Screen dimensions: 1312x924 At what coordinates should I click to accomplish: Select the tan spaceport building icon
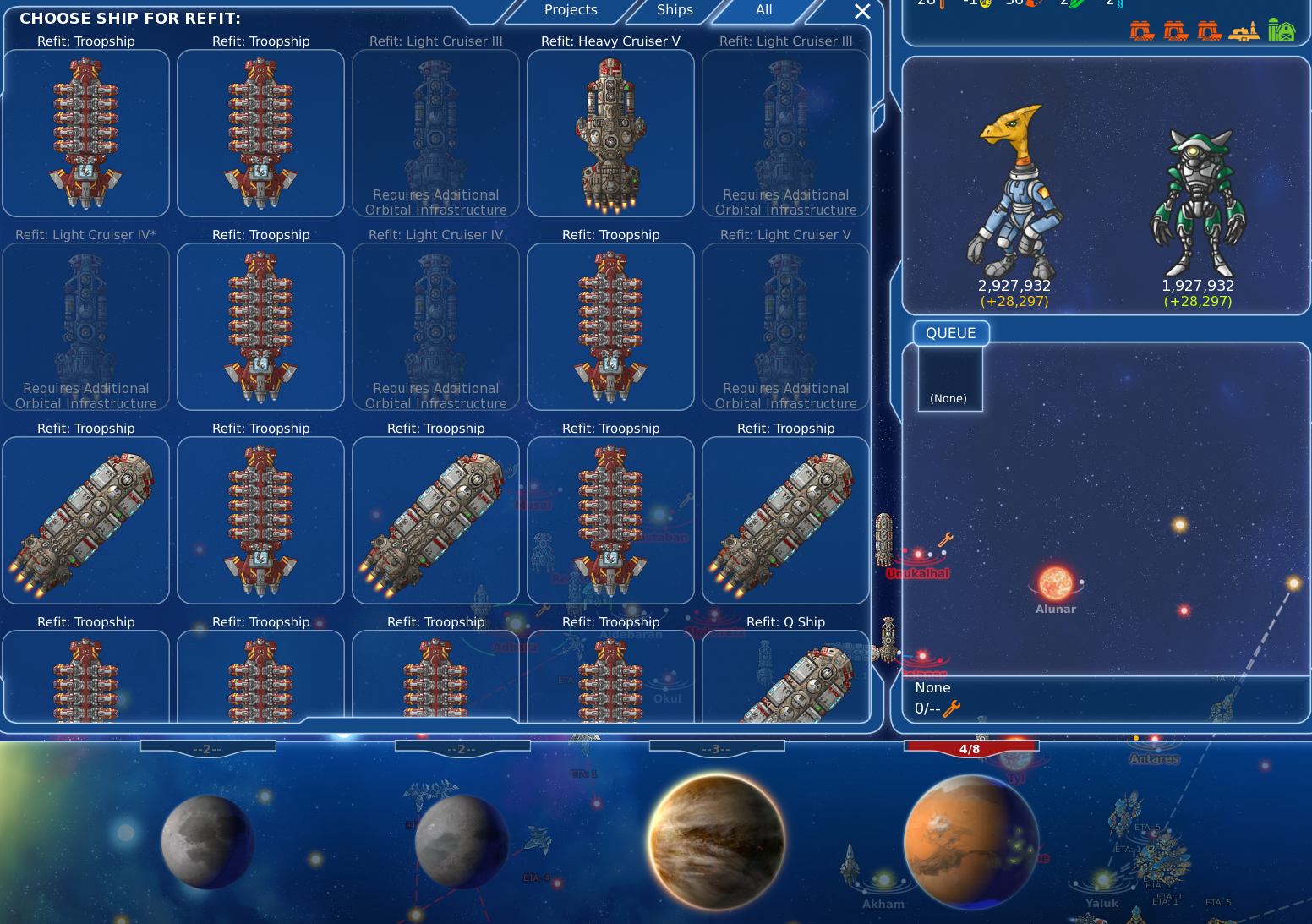click(1244, 32)
